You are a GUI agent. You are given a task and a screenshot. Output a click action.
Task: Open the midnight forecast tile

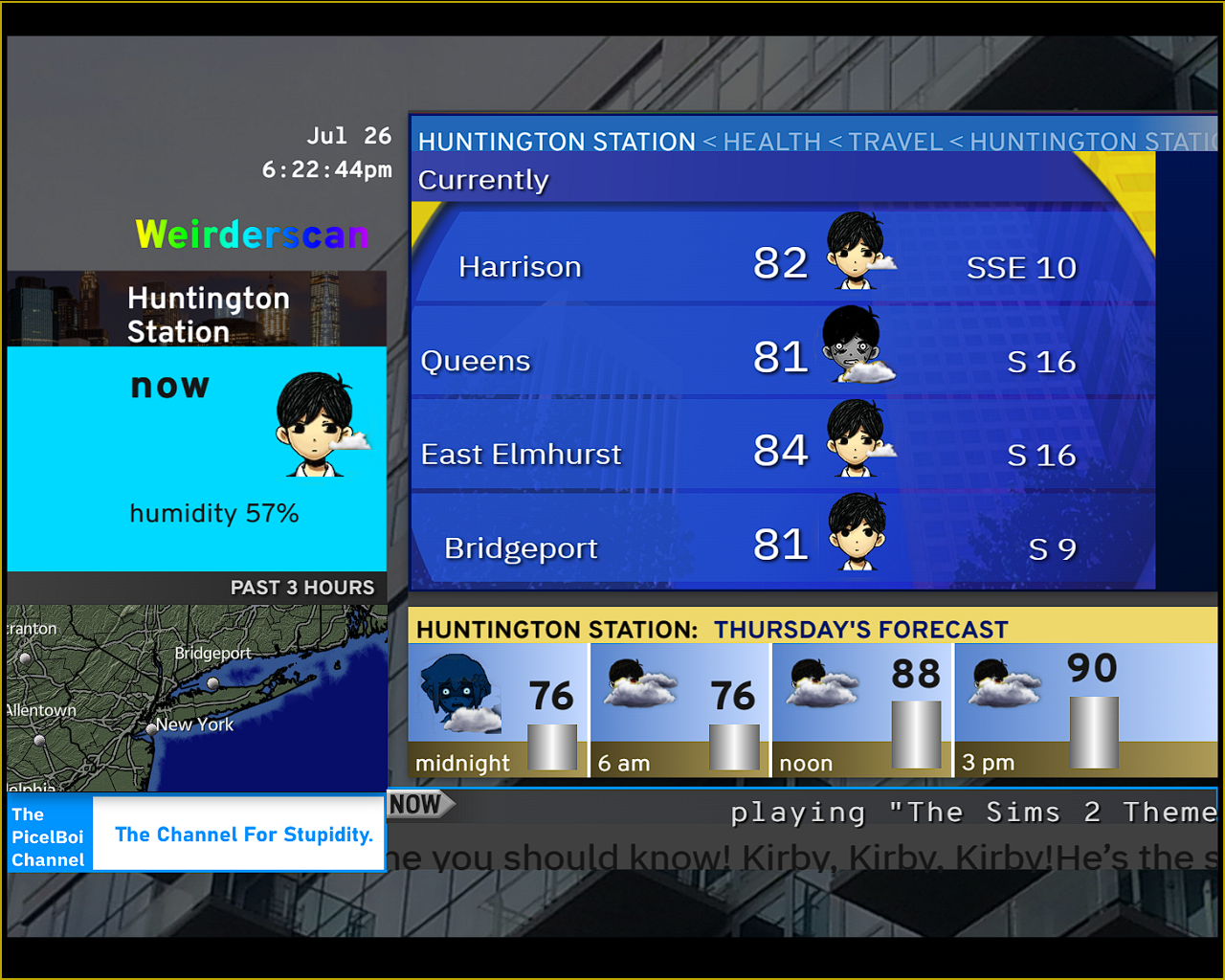pyautogui.click(x=498, y=709)
